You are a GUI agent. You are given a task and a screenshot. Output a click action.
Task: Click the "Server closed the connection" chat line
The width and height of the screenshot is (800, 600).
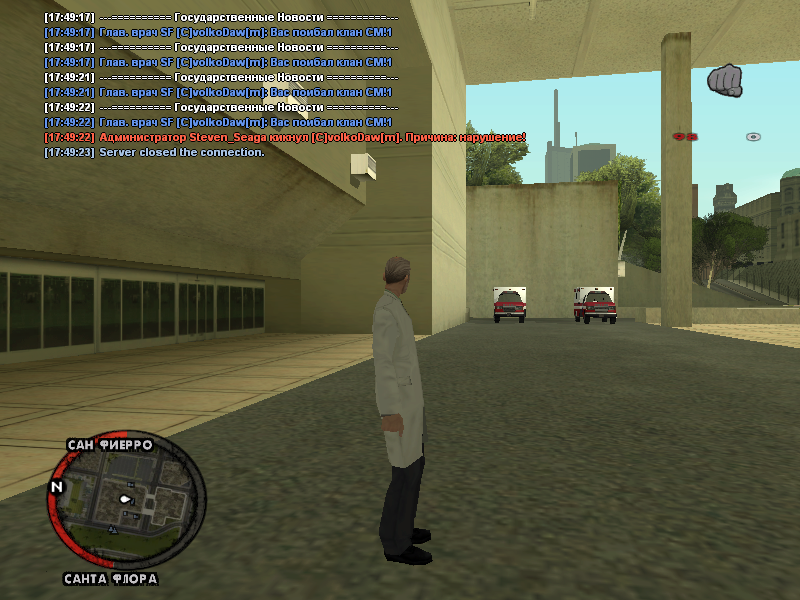154,152
